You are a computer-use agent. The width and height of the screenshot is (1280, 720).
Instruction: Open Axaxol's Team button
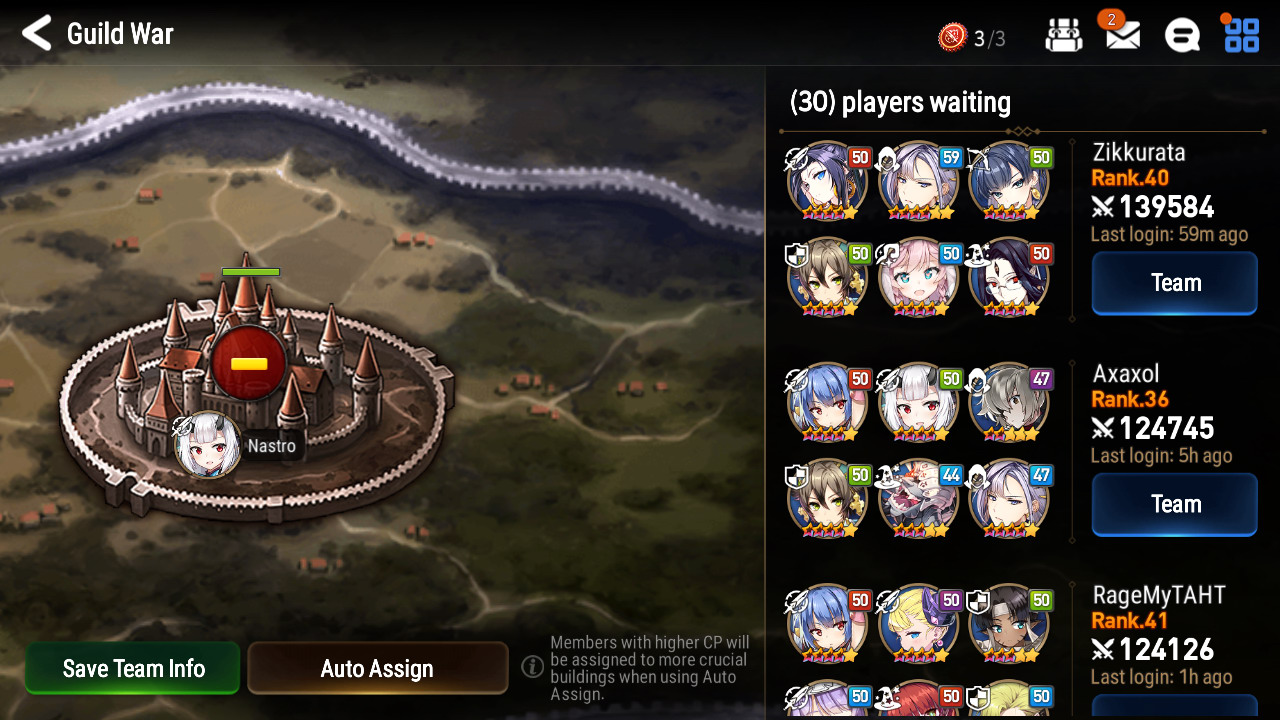(x=1174, y=504)
